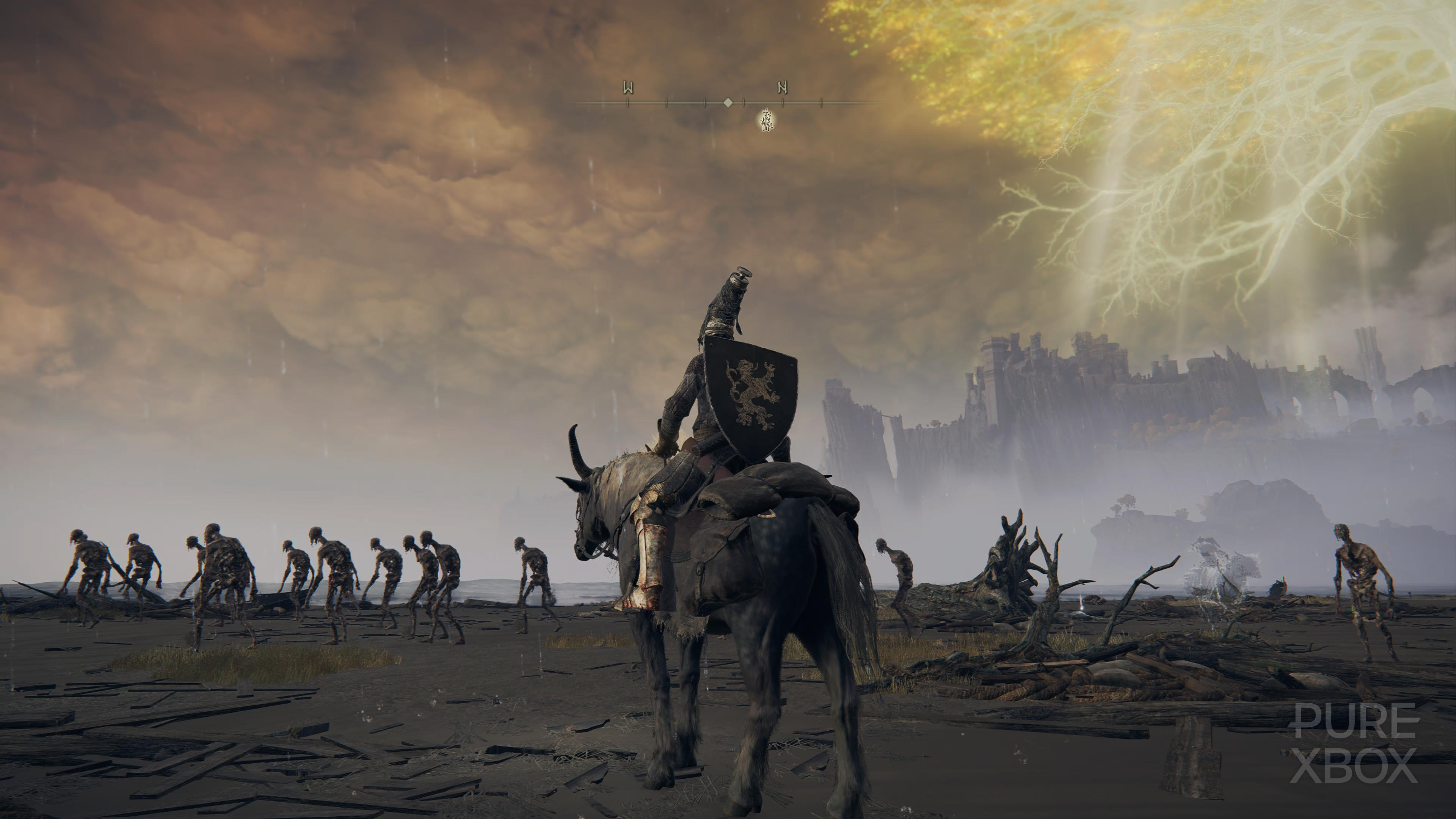Click the compass tick beside the N rune
This screenshot has width=1456, height=819.
(x=782, y=104)
